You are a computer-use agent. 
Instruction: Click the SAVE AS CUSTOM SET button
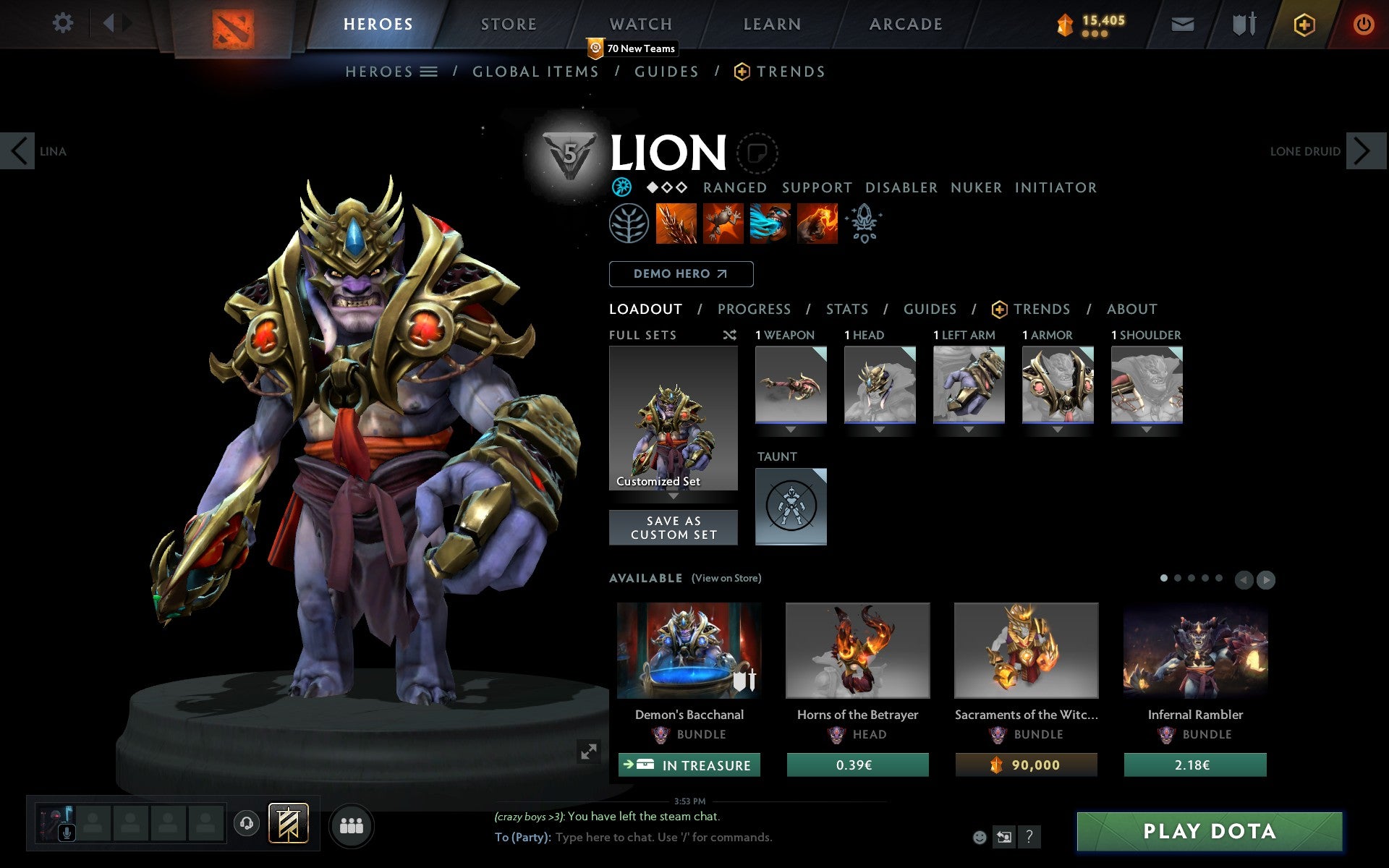click(674, 527)
